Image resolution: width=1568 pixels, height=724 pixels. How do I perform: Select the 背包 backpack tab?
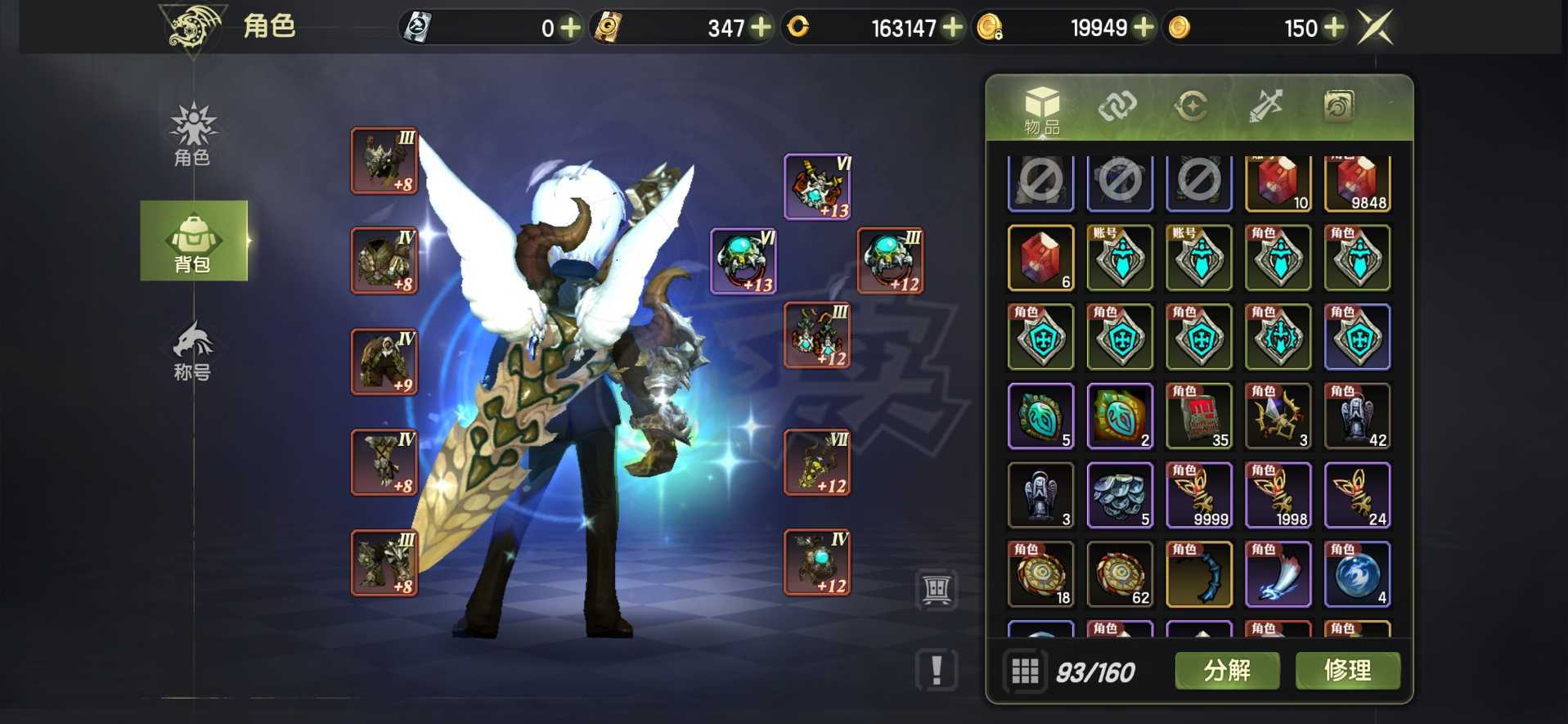(194, 241)
